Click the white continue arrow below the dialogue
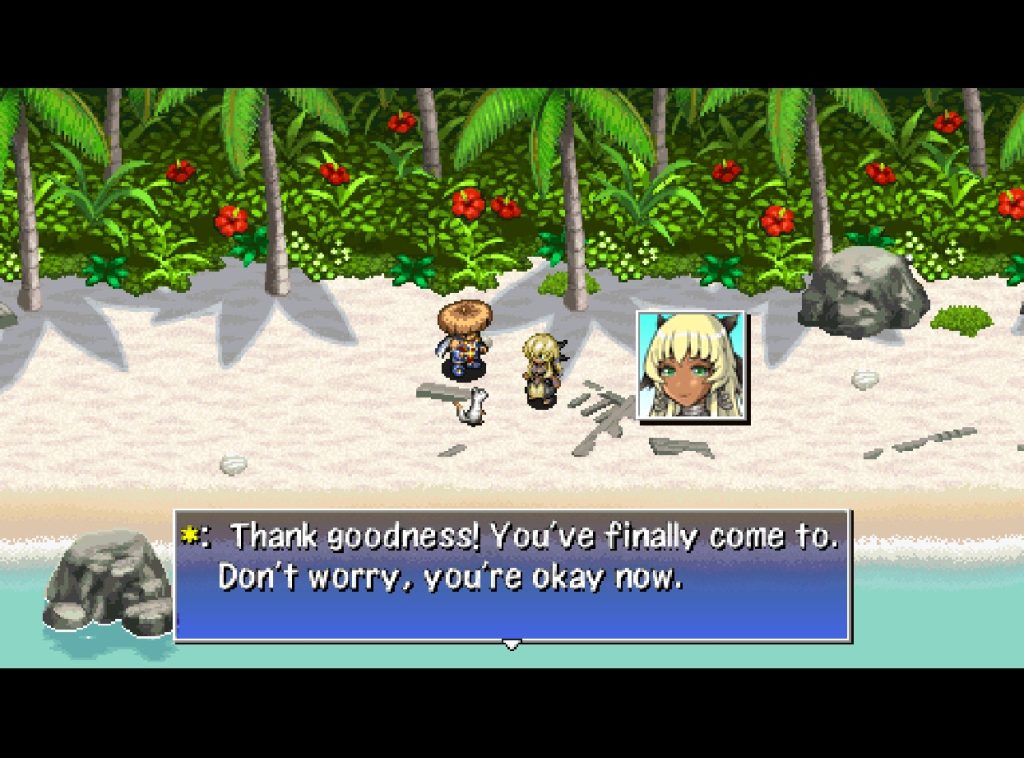 511,645
